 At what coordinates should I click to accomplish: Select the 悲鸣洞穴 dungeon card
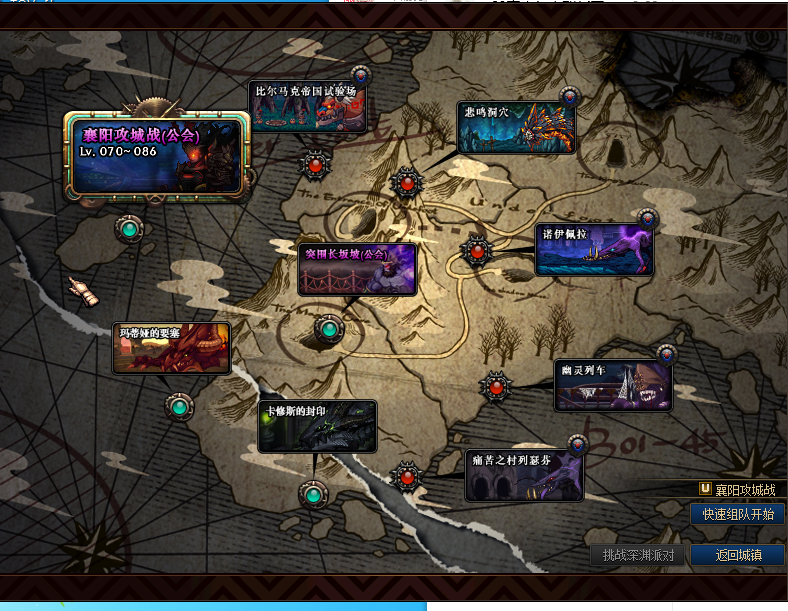[516, 127]
